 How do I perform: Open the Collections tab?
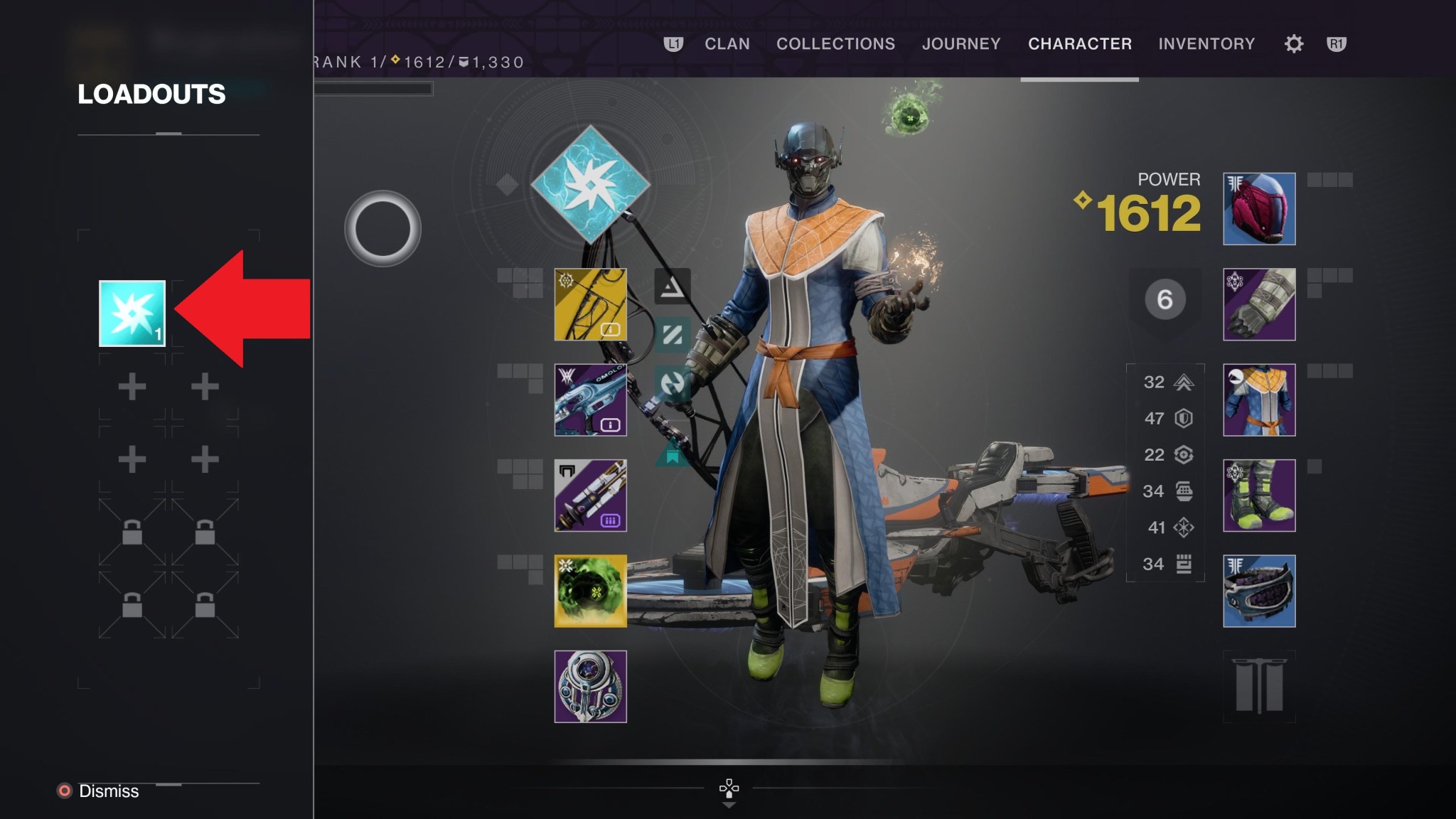pos(835,44)
